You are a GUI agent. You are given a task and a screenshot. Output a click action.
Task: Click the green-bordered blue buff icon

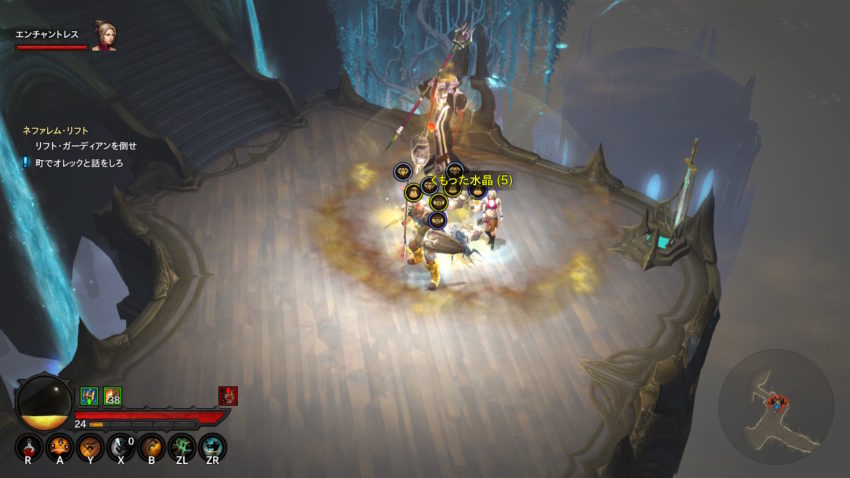coord(89,396)
